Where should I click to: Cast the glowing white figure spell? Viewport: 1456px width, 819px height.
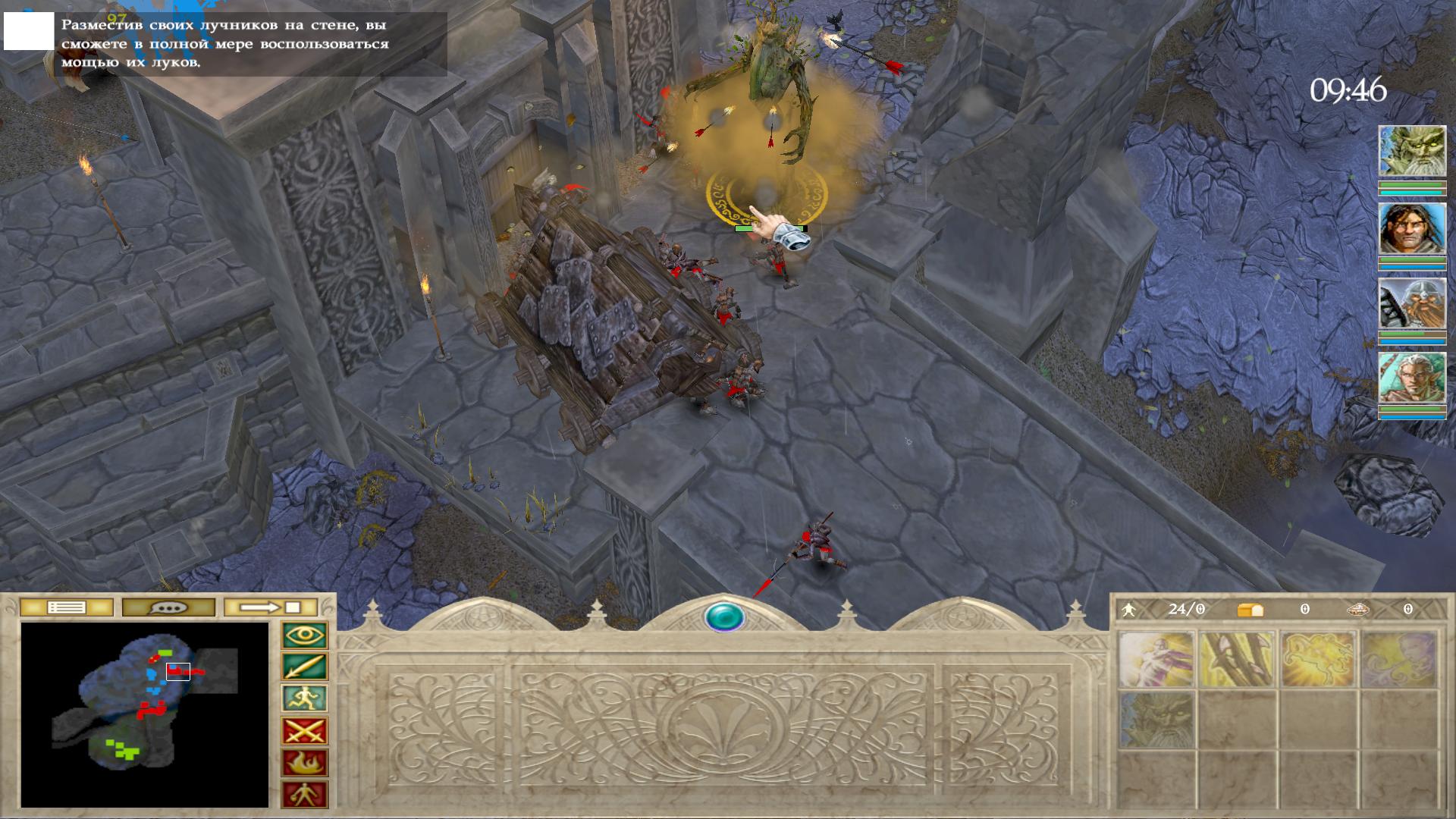[1156, 659]
